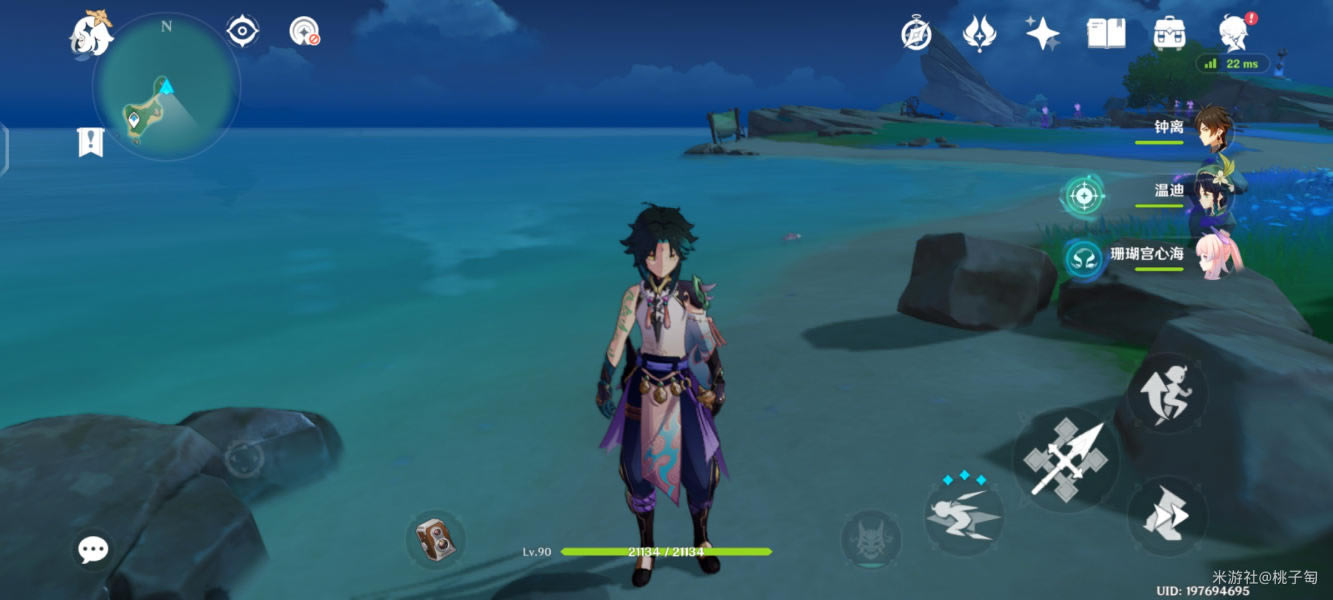
Task: Perform a spear normal attack
Action: (x=1066, y=460)
